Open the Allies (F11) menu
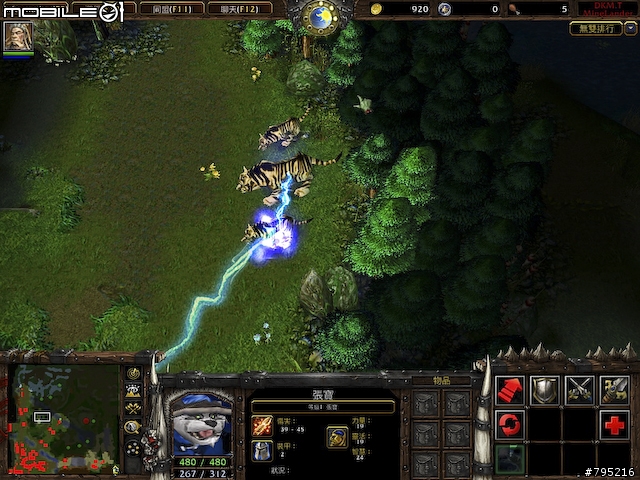Image resolution: width=640 pixels, height=480 pixels. (x=164, y=9)
